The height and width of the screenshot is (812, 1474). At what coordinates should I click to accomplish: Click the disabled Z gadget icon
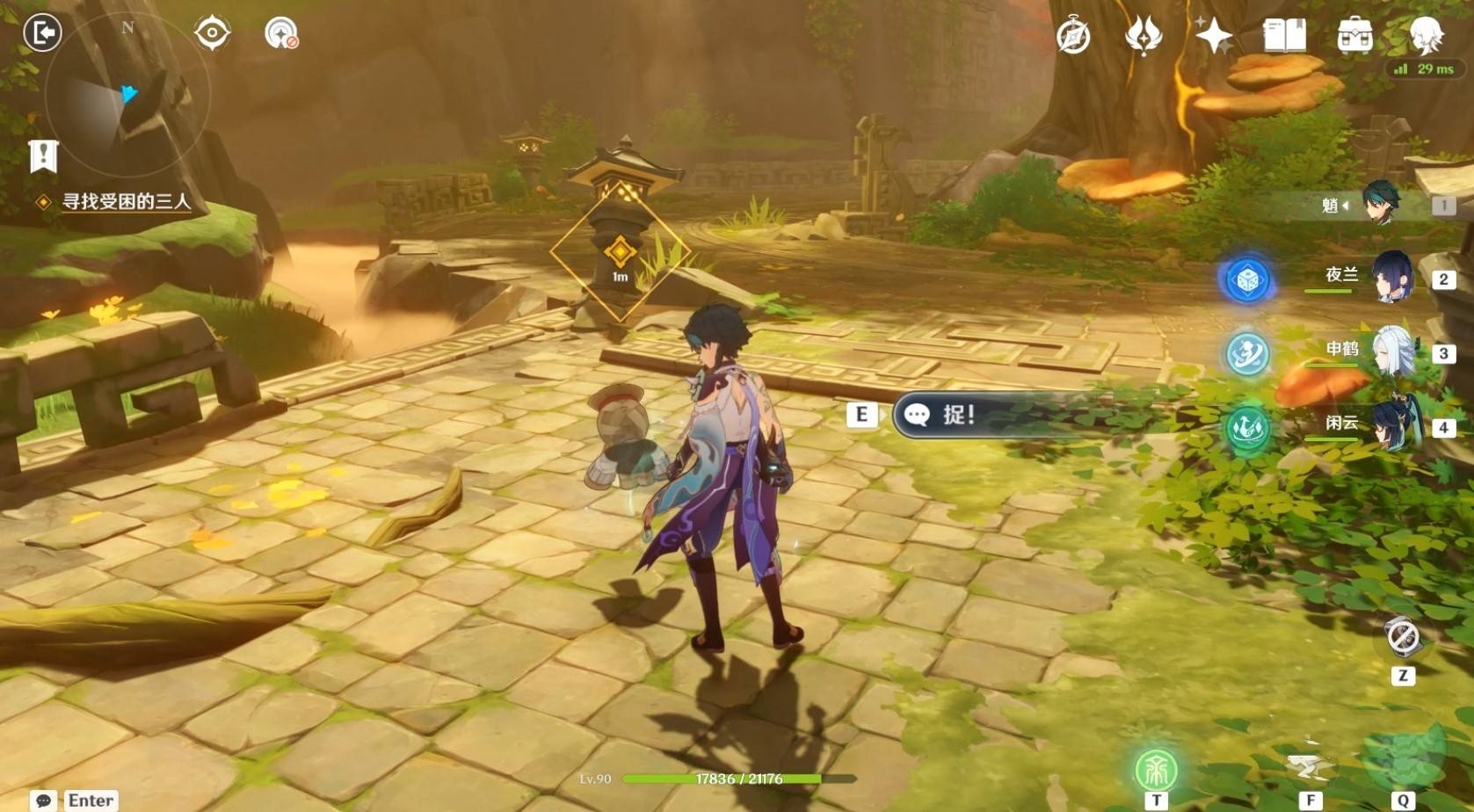pyautogui.click(x=1402, y=636)
